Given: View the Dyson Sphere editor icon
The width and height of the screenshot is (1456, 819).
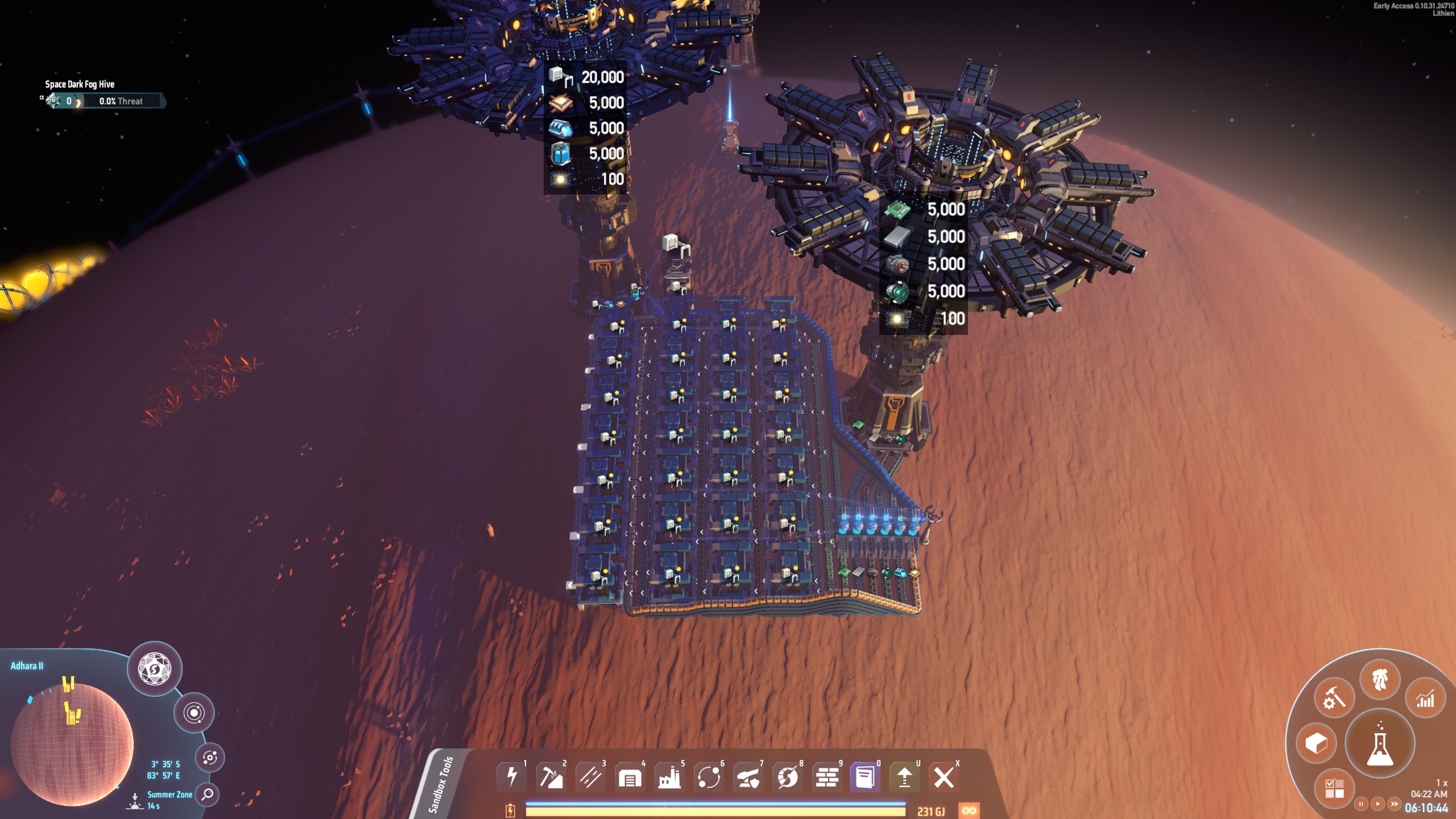Looking at the screenshot, I should pos(155,669).
